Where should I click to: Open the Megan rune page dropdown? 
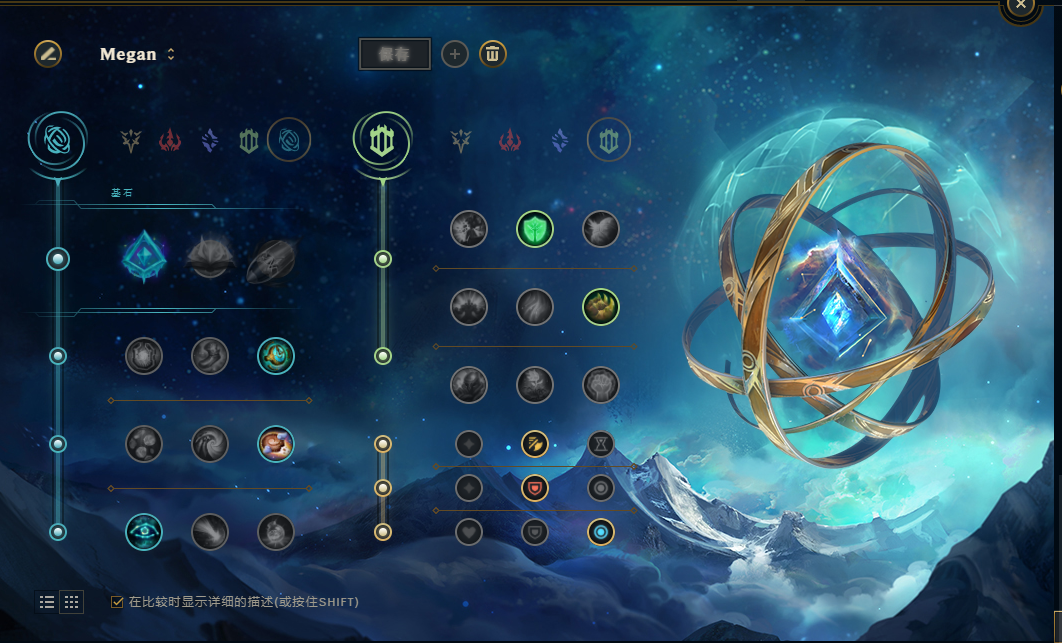138,54
